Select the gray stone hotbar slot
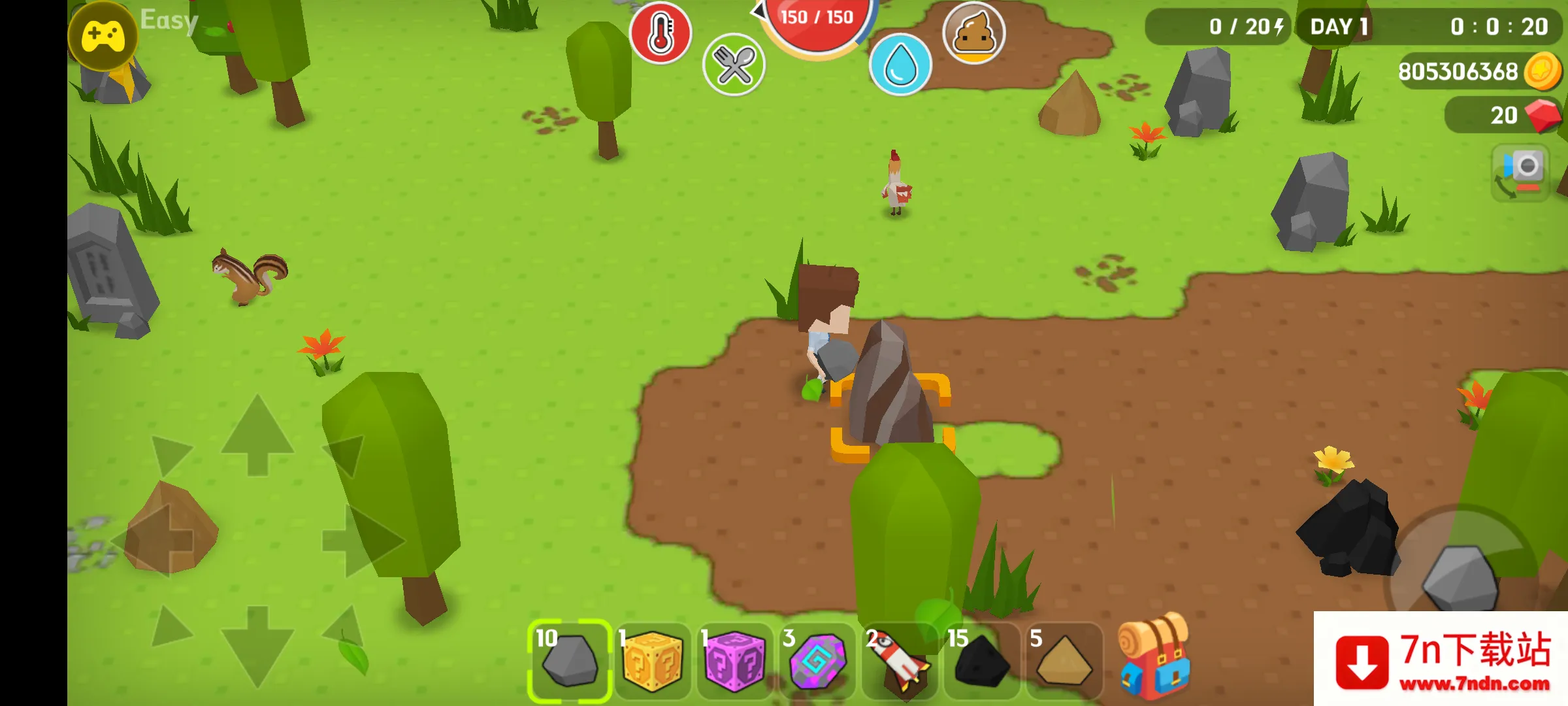This screenshot has height=706, width=1568. (x=570, y=659)
